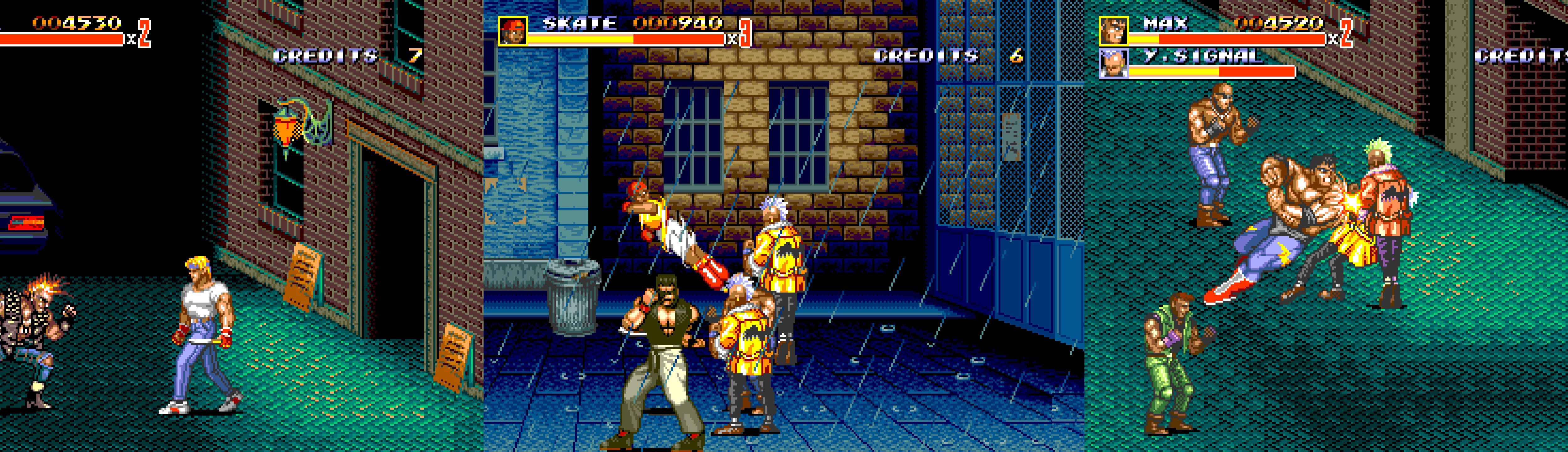Click Skate's character portrait
This screenshot has width=1568, height=452.
[512, 31]
